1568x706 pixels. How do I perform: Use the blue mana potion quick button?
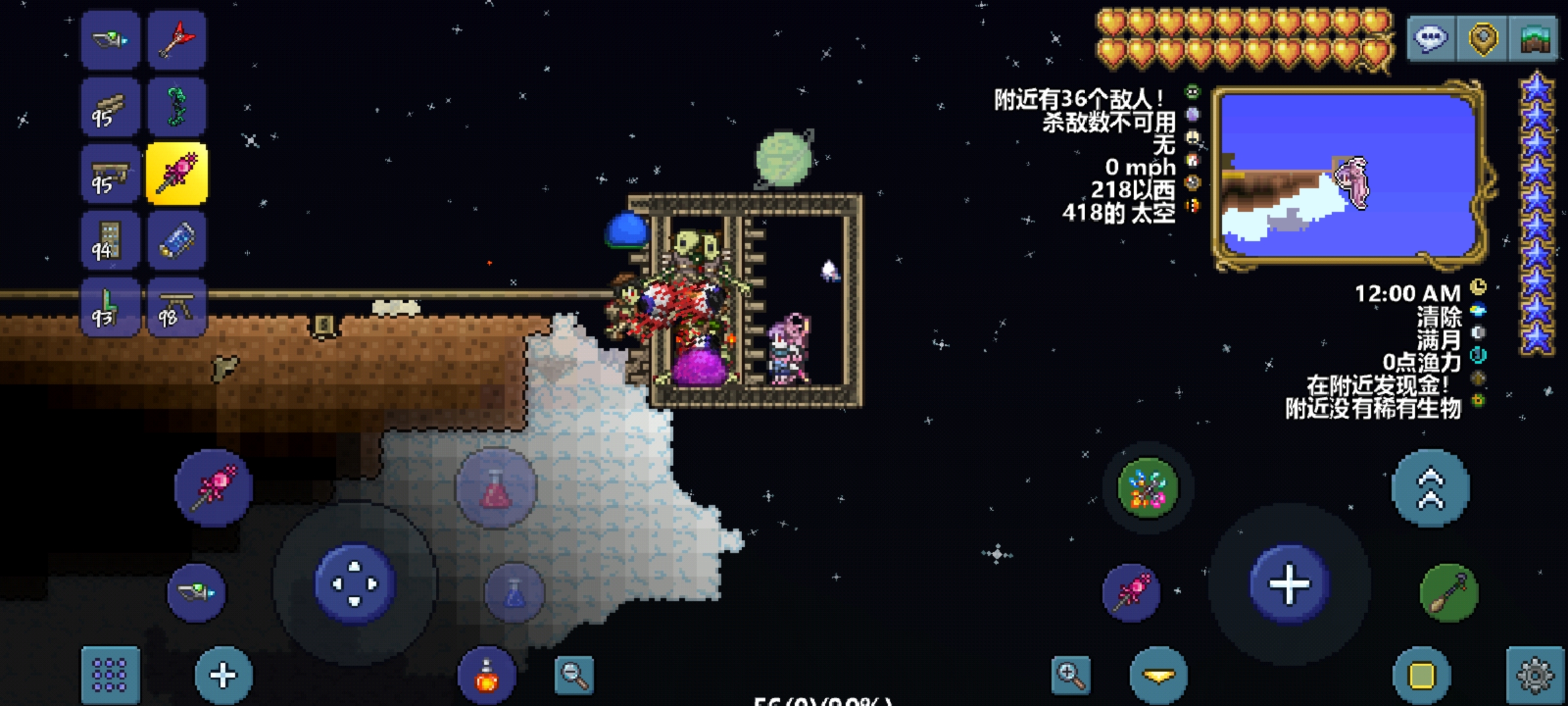coord(515,593)
